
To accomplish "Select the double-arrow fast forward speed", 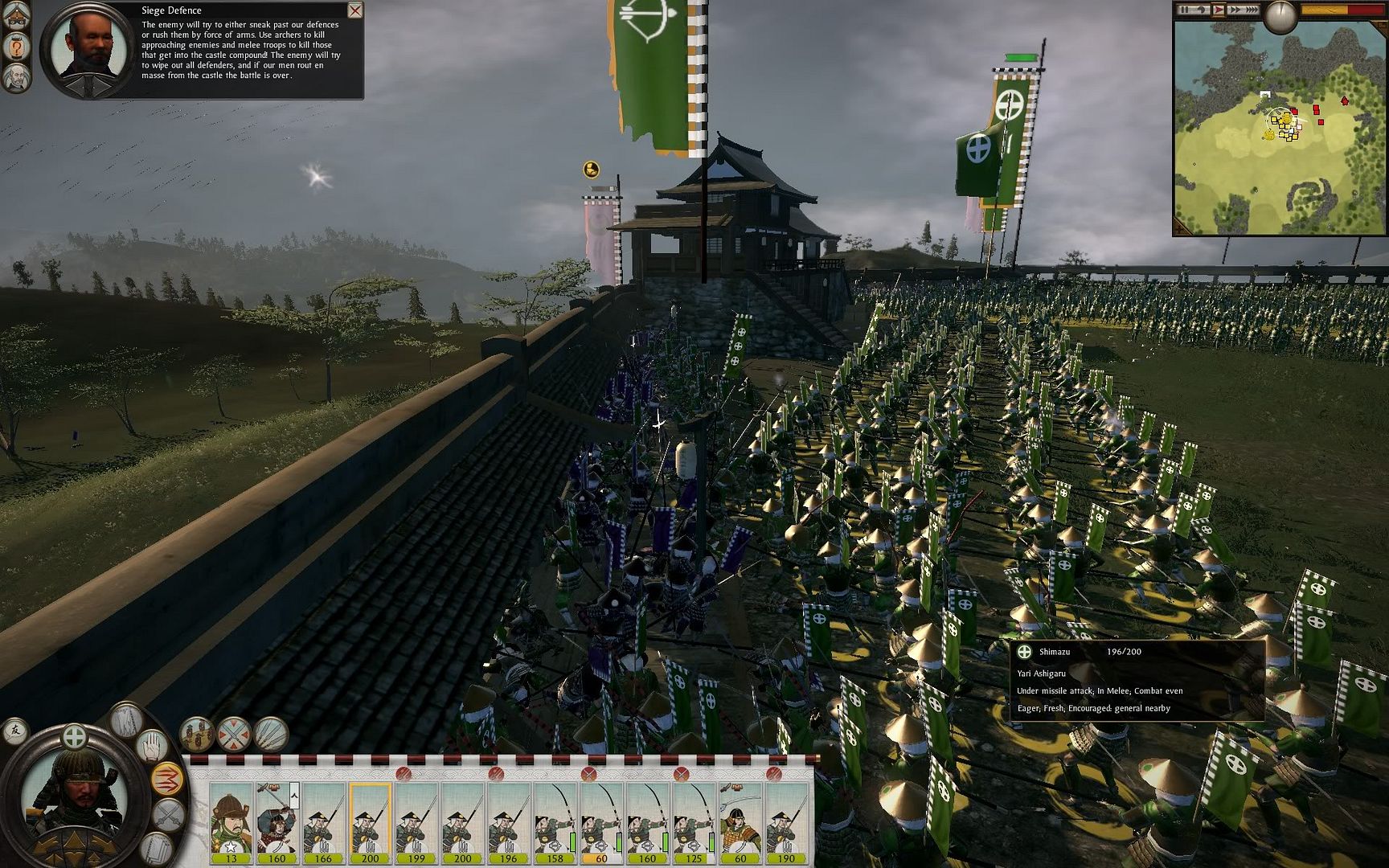I will (1235, 10).
